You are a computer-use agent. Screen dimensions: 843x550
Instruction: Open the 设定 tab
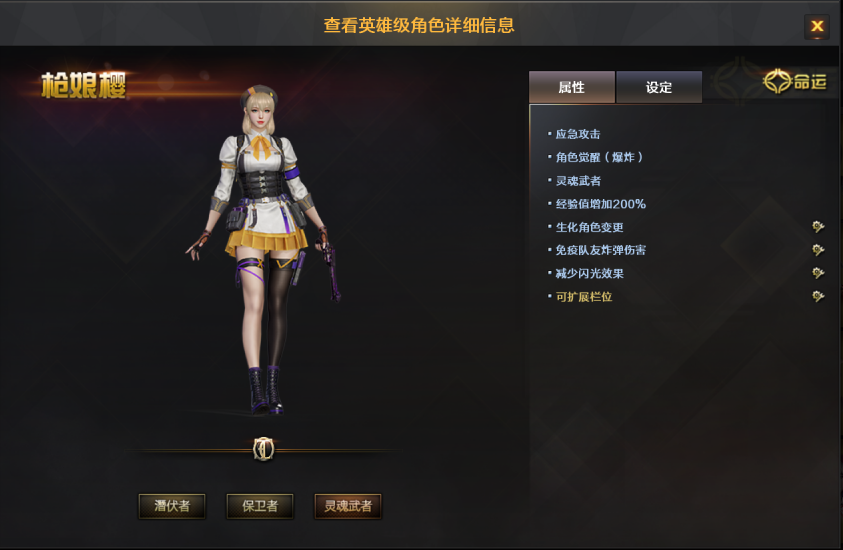point(659,88)
